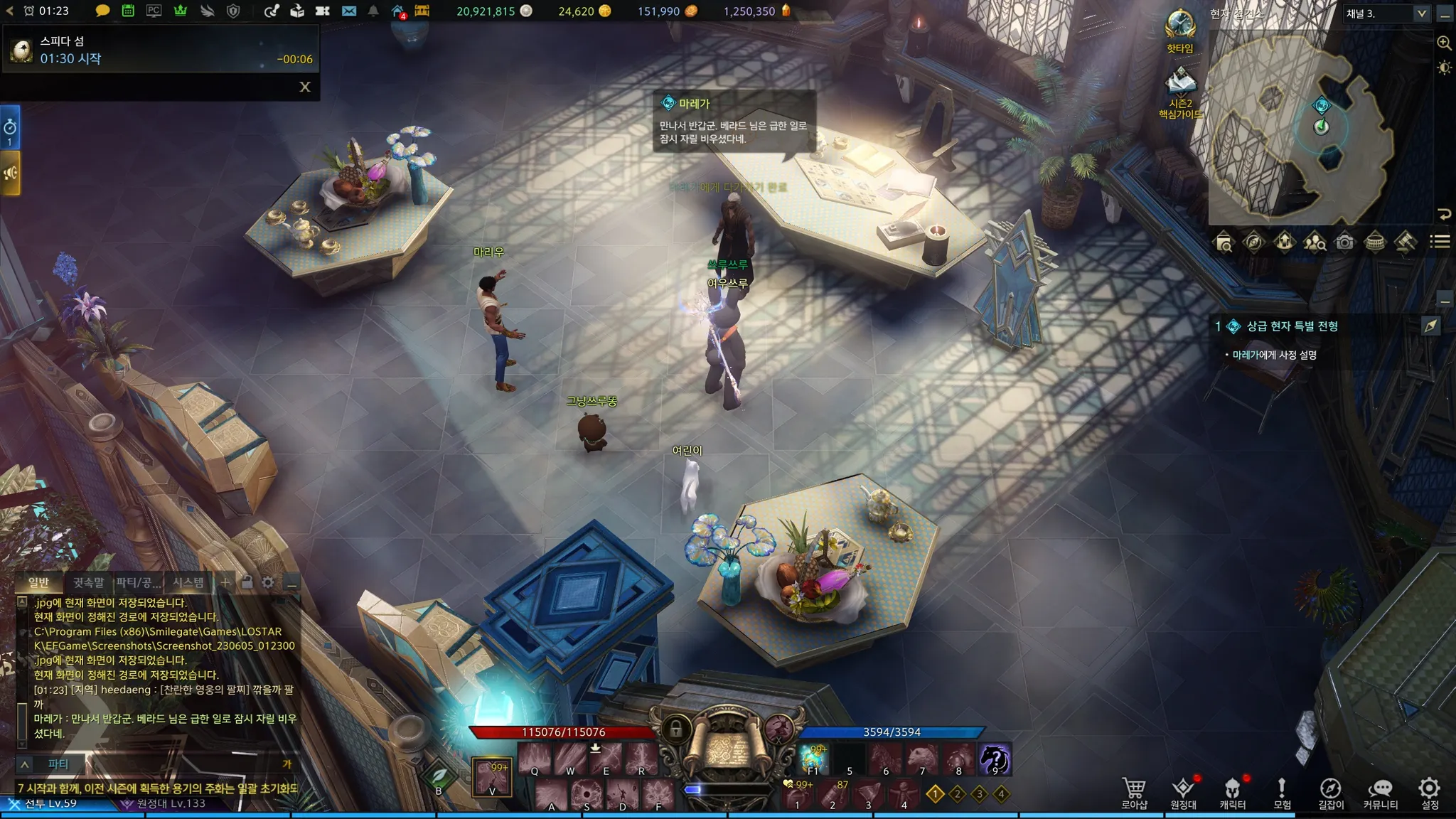Image resolution: width=1456 pixels, height=819 pixels.
Task: Open the 캐릭터 character menu
Action: click(1233, 793)
